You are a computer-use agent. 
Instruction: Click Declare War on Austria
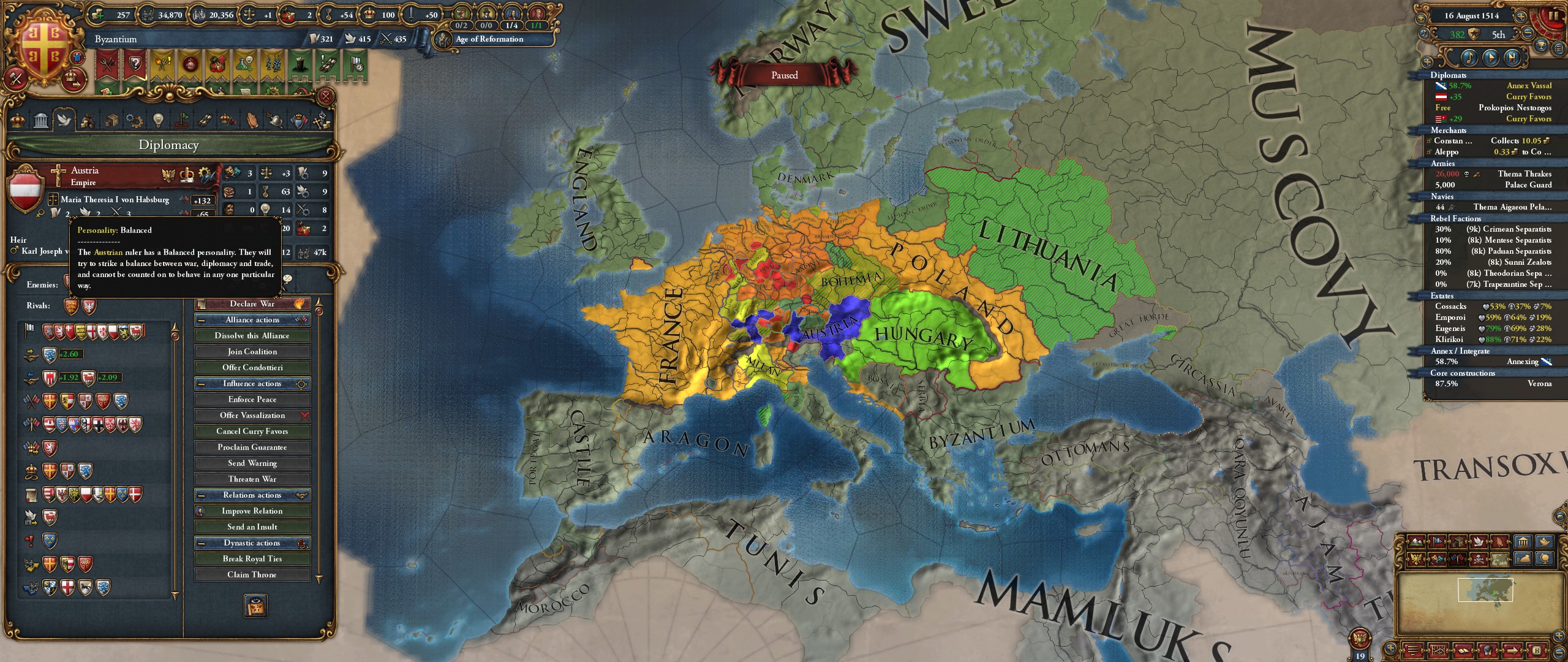pyautogui.click(x=252, y=303)
